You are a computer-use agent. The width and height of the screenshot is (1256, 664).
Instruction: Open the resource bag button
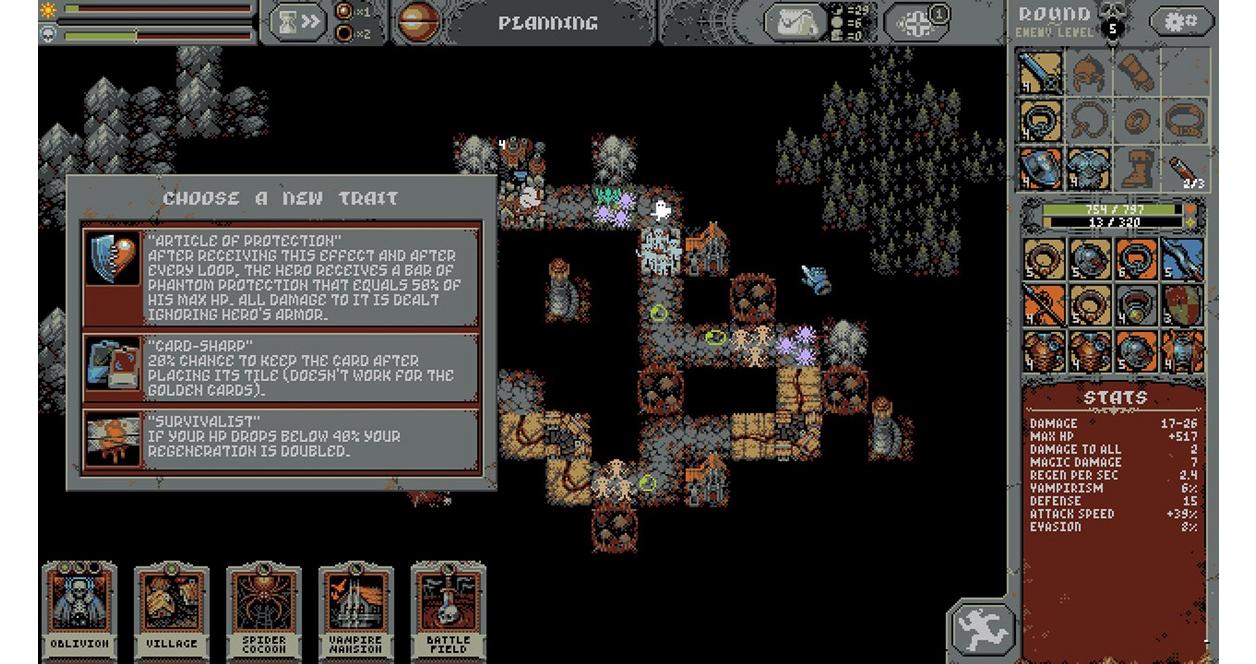(x=795, y=22)
